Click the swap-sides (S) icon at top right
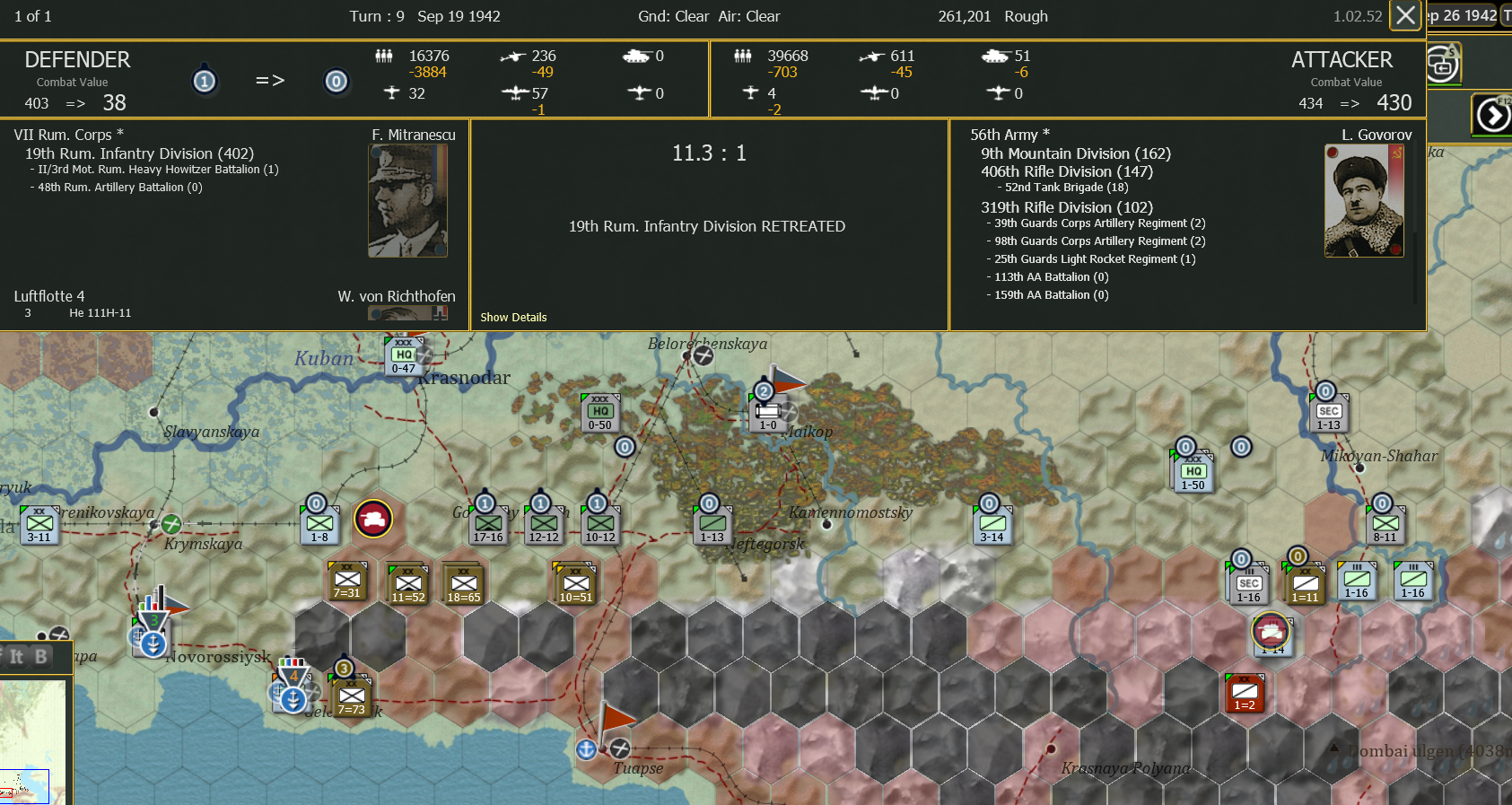Screen dimensions: 1512x805 [x=1444, y=64]
